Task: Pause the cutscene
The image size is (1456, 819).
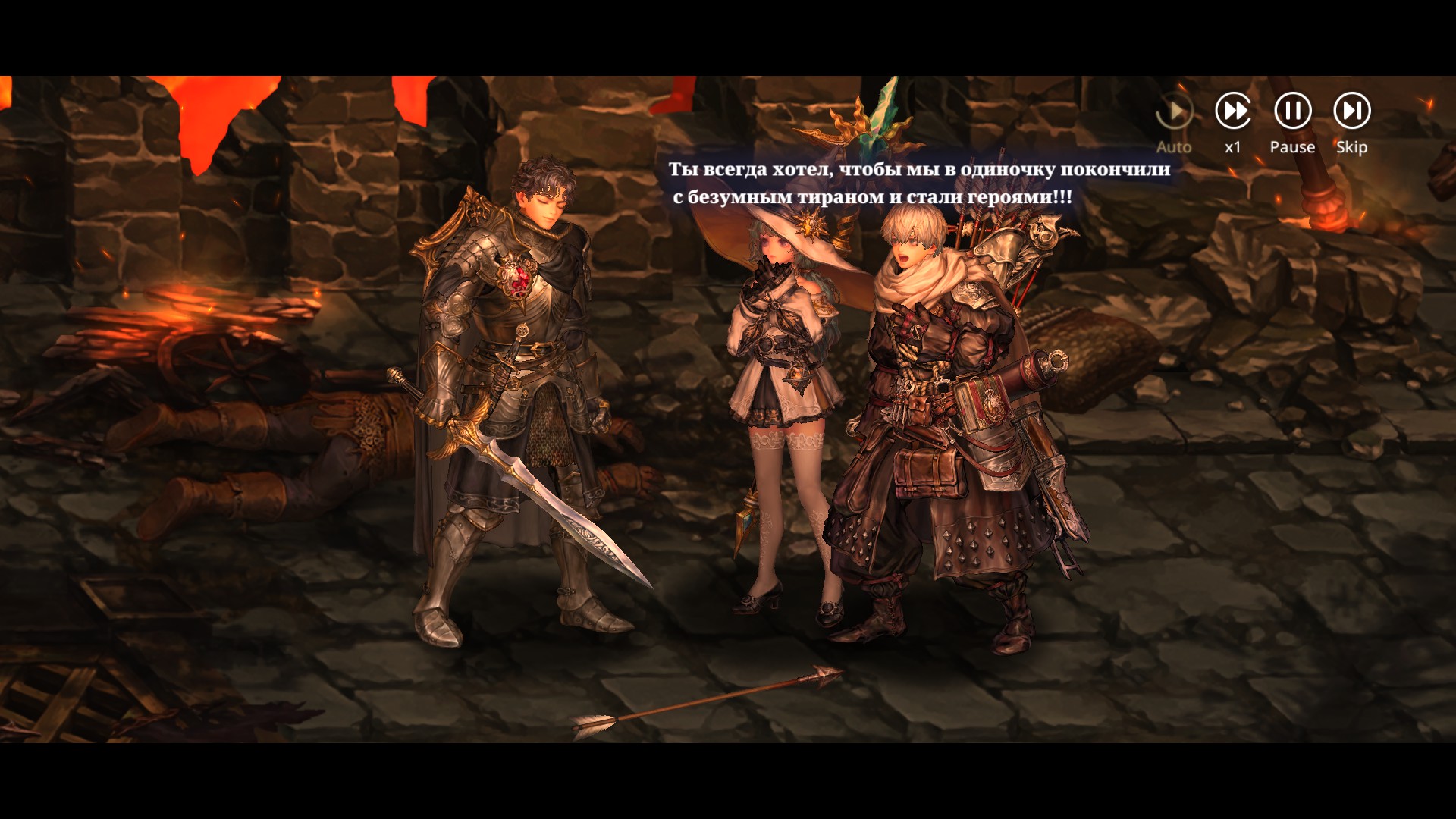Action: [1292, 111]
